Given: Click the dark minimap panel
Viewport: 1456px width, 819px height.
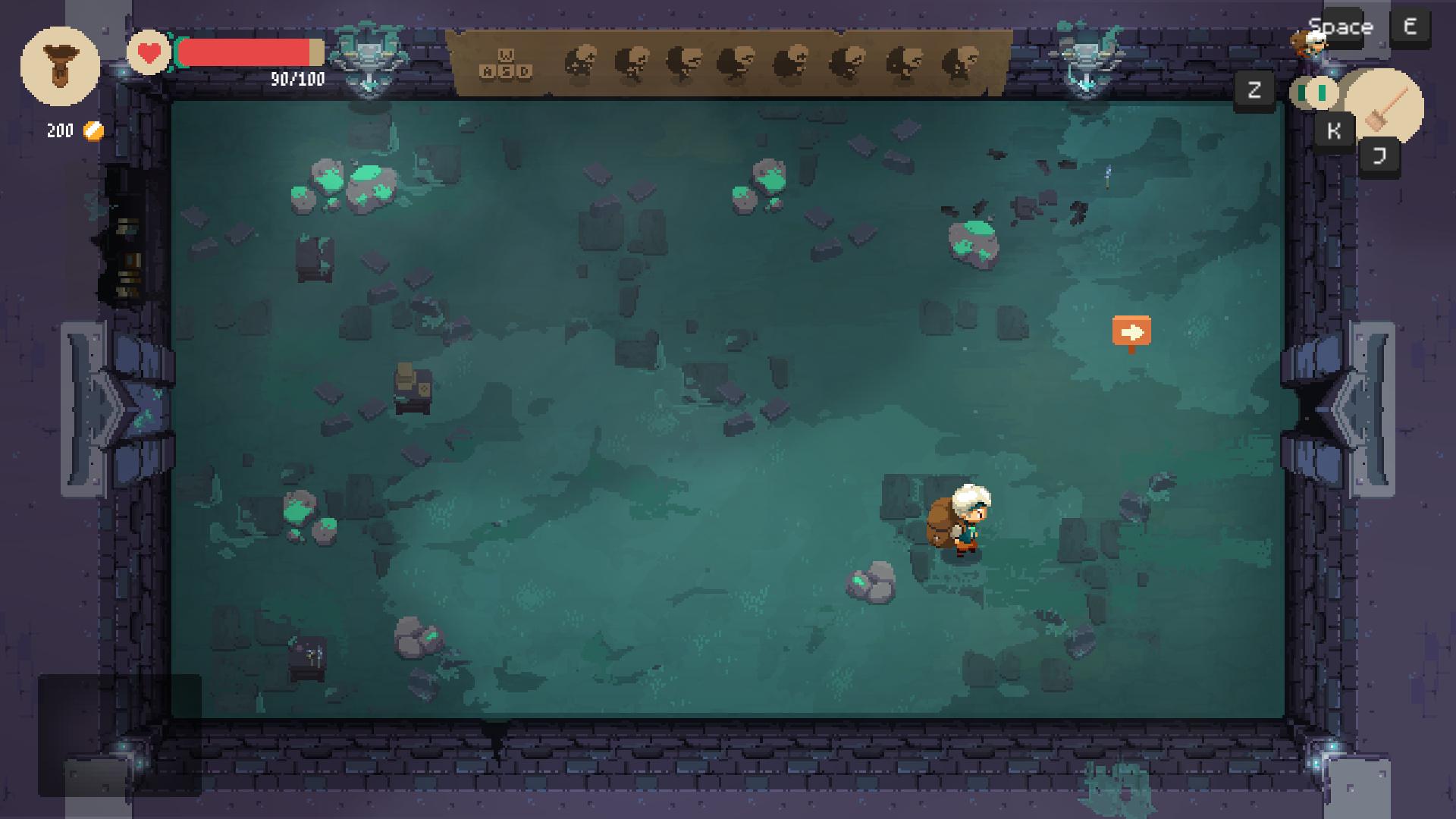Looking at the screenshot, I should [120, 735].
